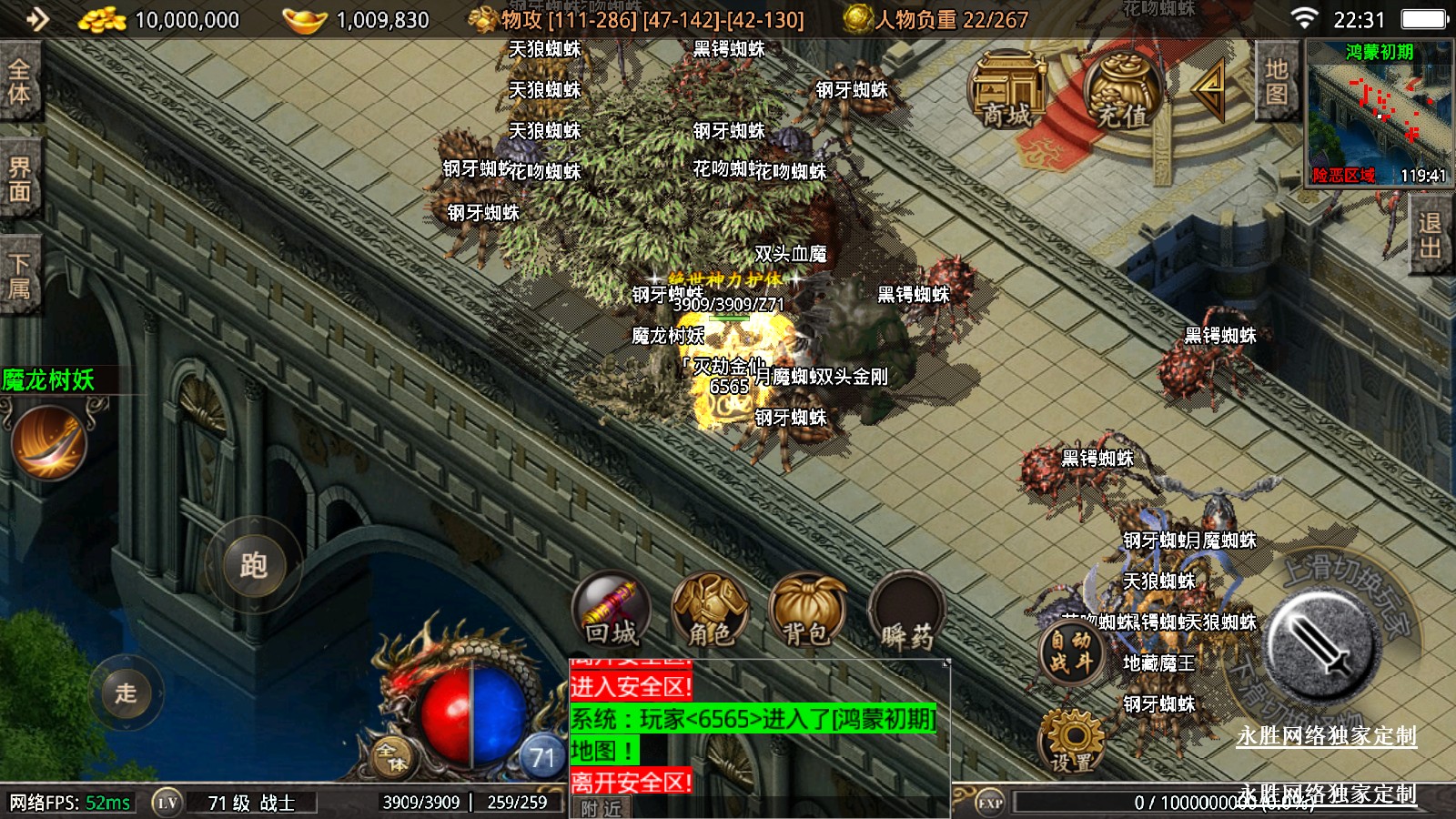
Task: Click the 鸿蒙初期 minimap
Action: [1380, 114]
